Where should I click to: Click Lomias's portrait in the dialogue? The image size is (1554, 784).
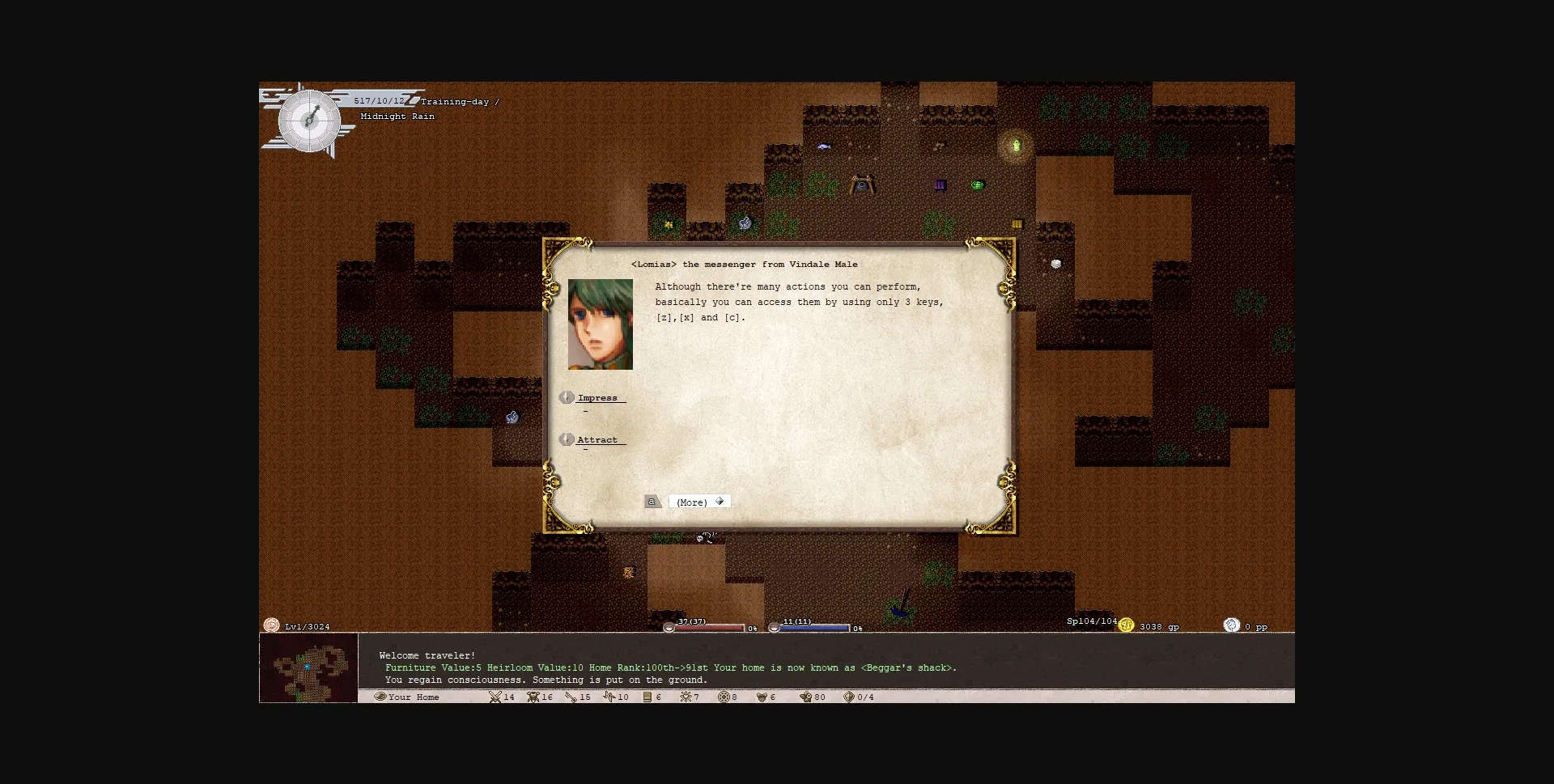point(600,324)
